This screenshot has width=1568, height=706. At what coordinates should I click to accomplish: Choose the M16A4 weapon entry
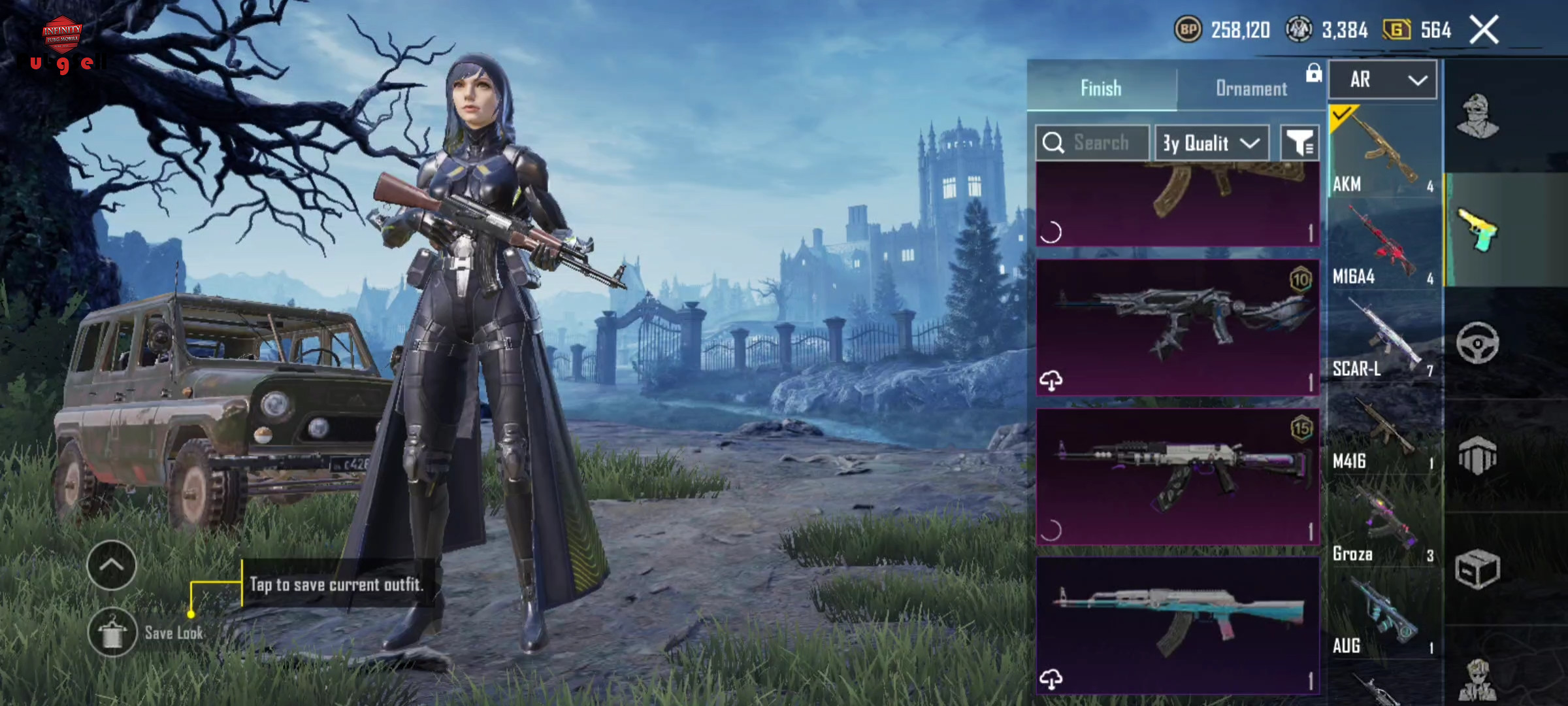tap(1384, 244)
